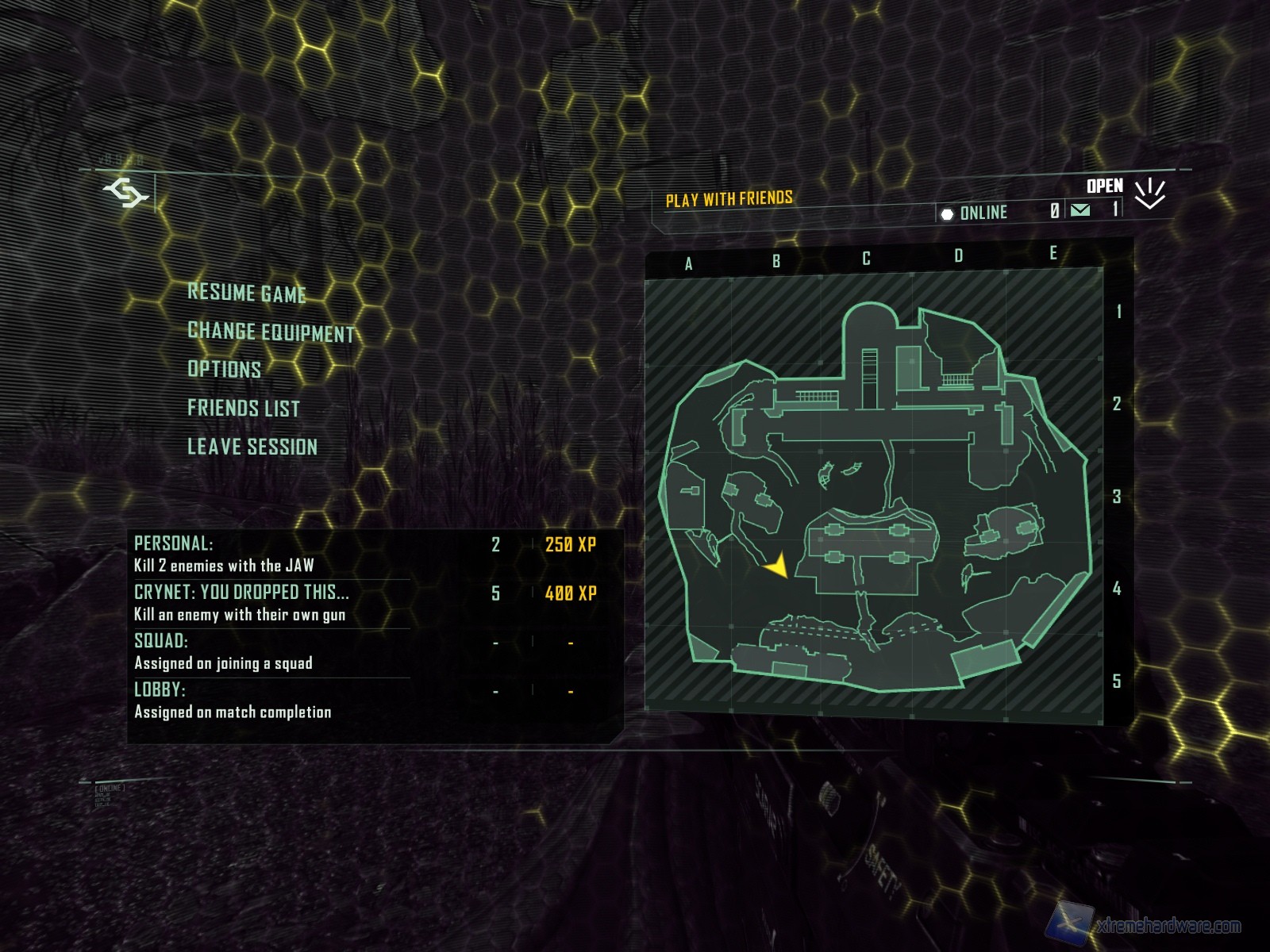1270x952 pixels.
Task: Click the Online status indicator
Action: pyautogui.click(x=974, y=213)
